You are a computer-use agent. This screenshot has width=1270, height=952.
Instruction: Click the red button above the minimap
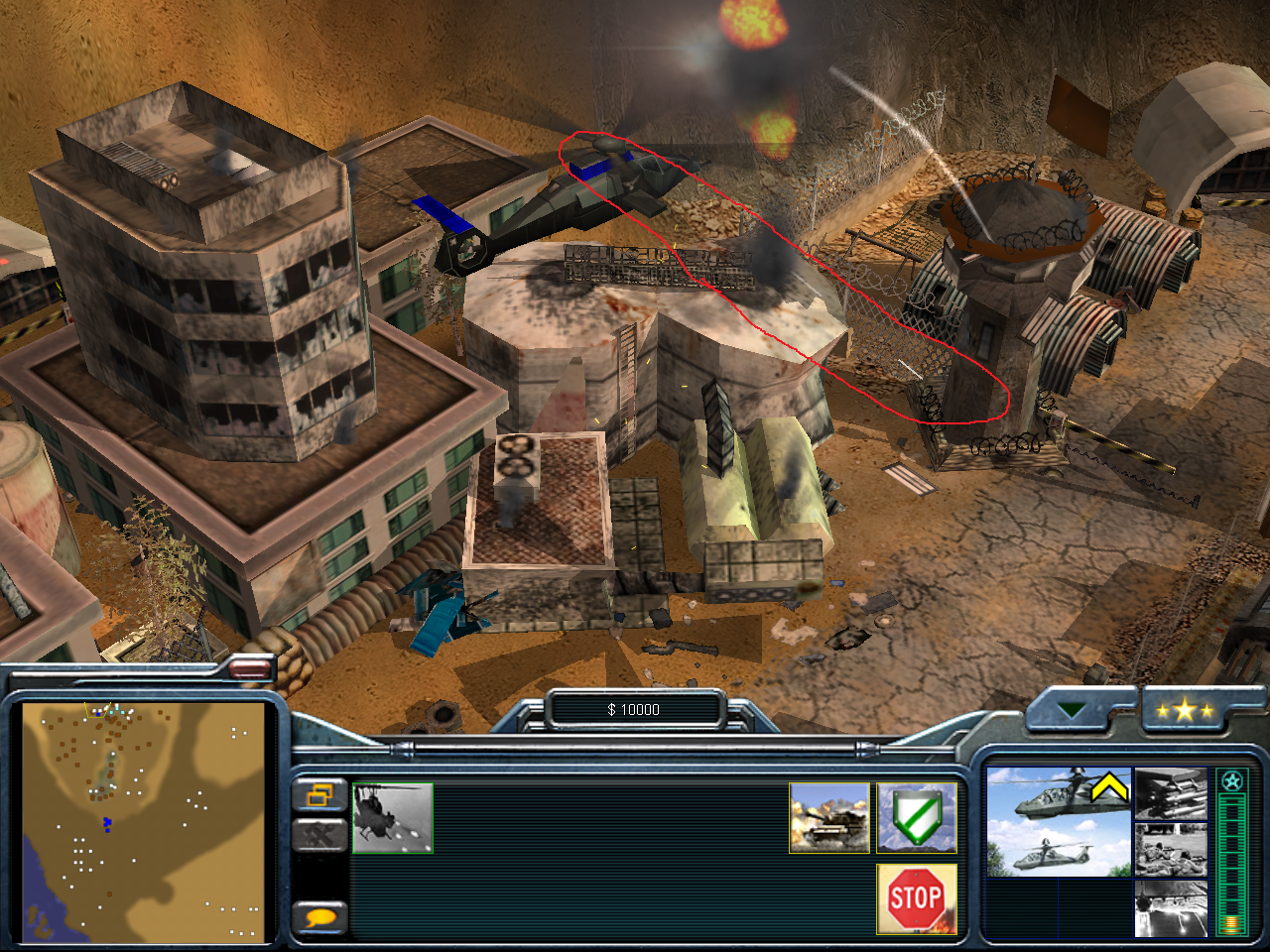[x=249, y=670]
